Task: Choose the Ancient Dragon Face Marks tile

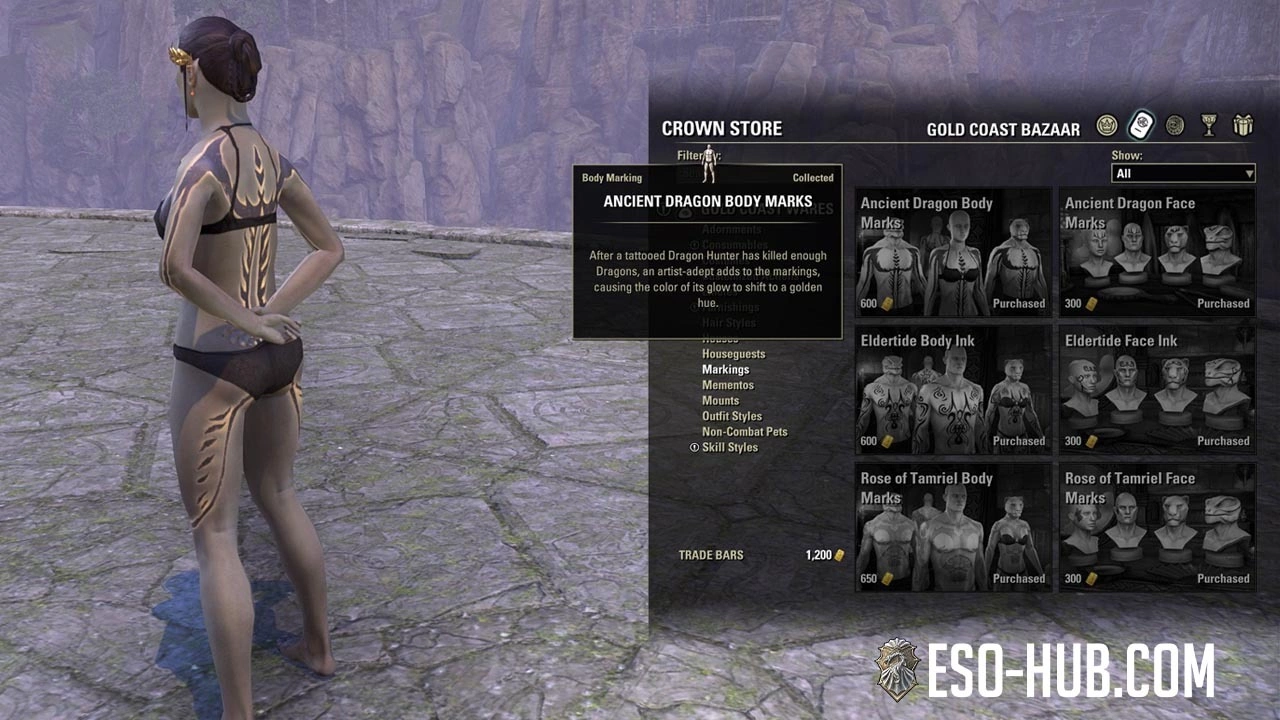Action: point(1157,251)
